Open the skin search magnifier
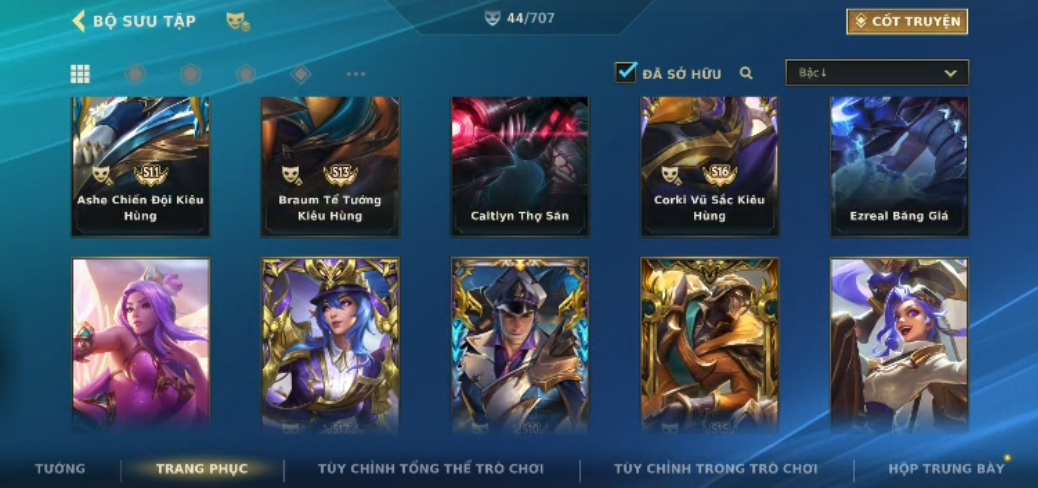 tap(745, 73)
